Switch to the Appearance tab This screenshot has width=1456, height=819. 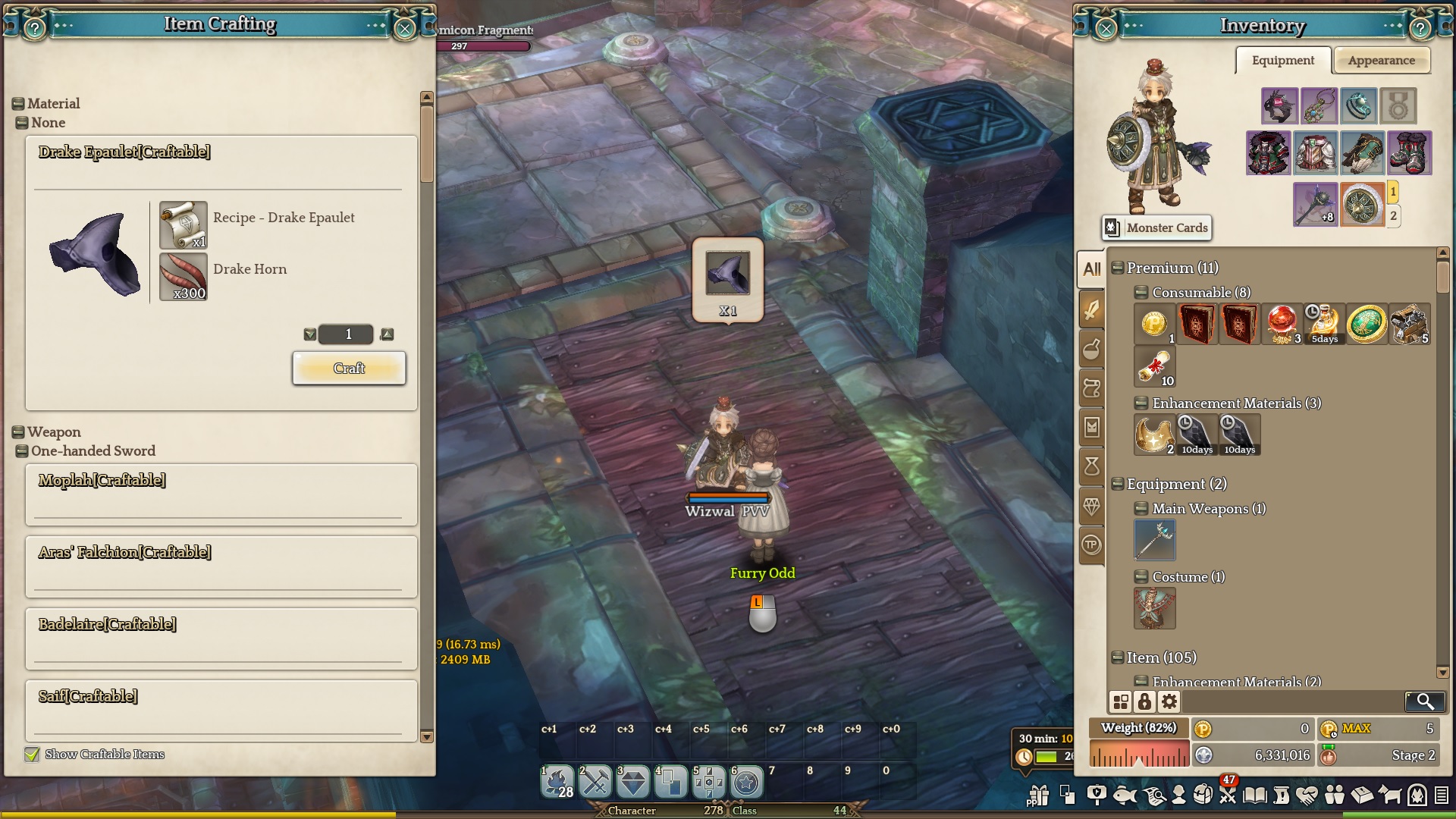[1381, 61]
